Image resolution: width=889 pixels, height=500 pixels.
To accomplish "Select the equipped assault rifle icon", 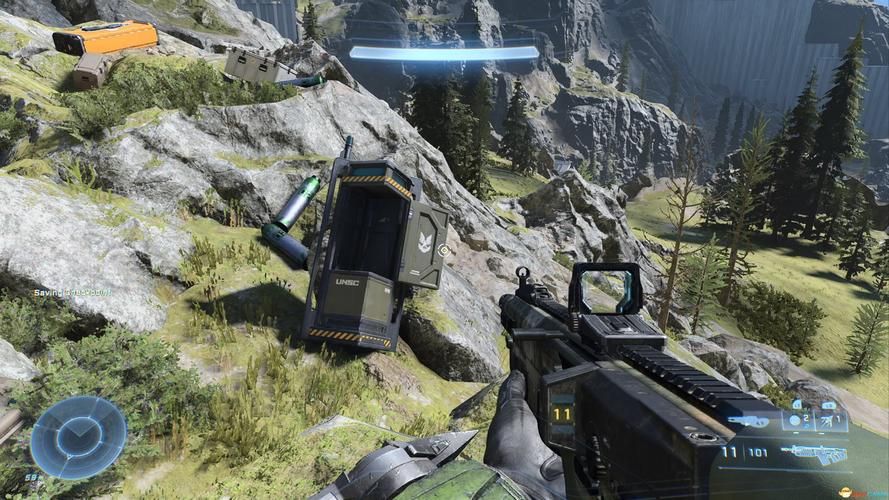I will point(812,454).
